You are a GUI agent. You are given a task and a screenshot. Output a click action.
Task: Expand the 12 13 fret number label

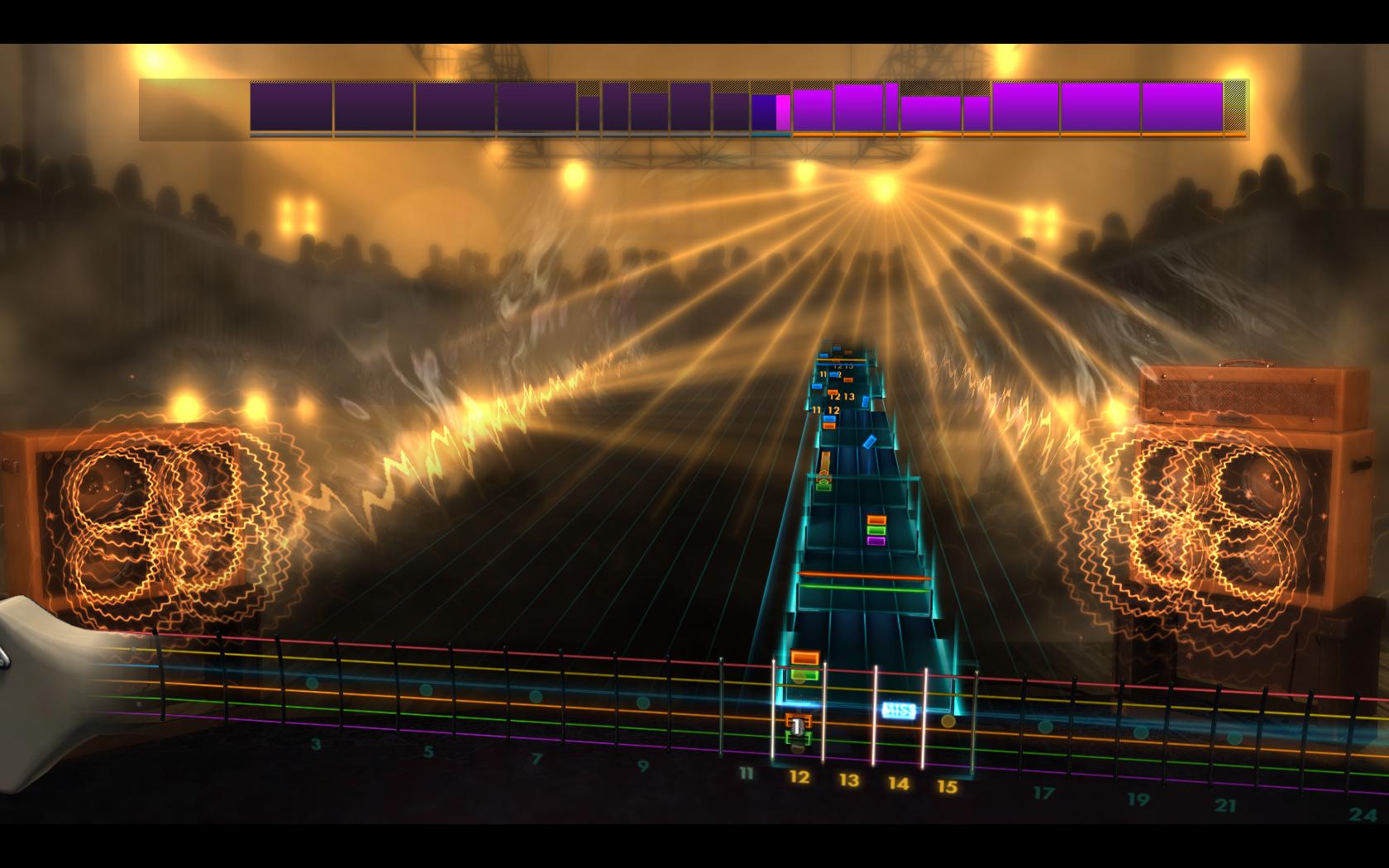click(x=841, y=398)
